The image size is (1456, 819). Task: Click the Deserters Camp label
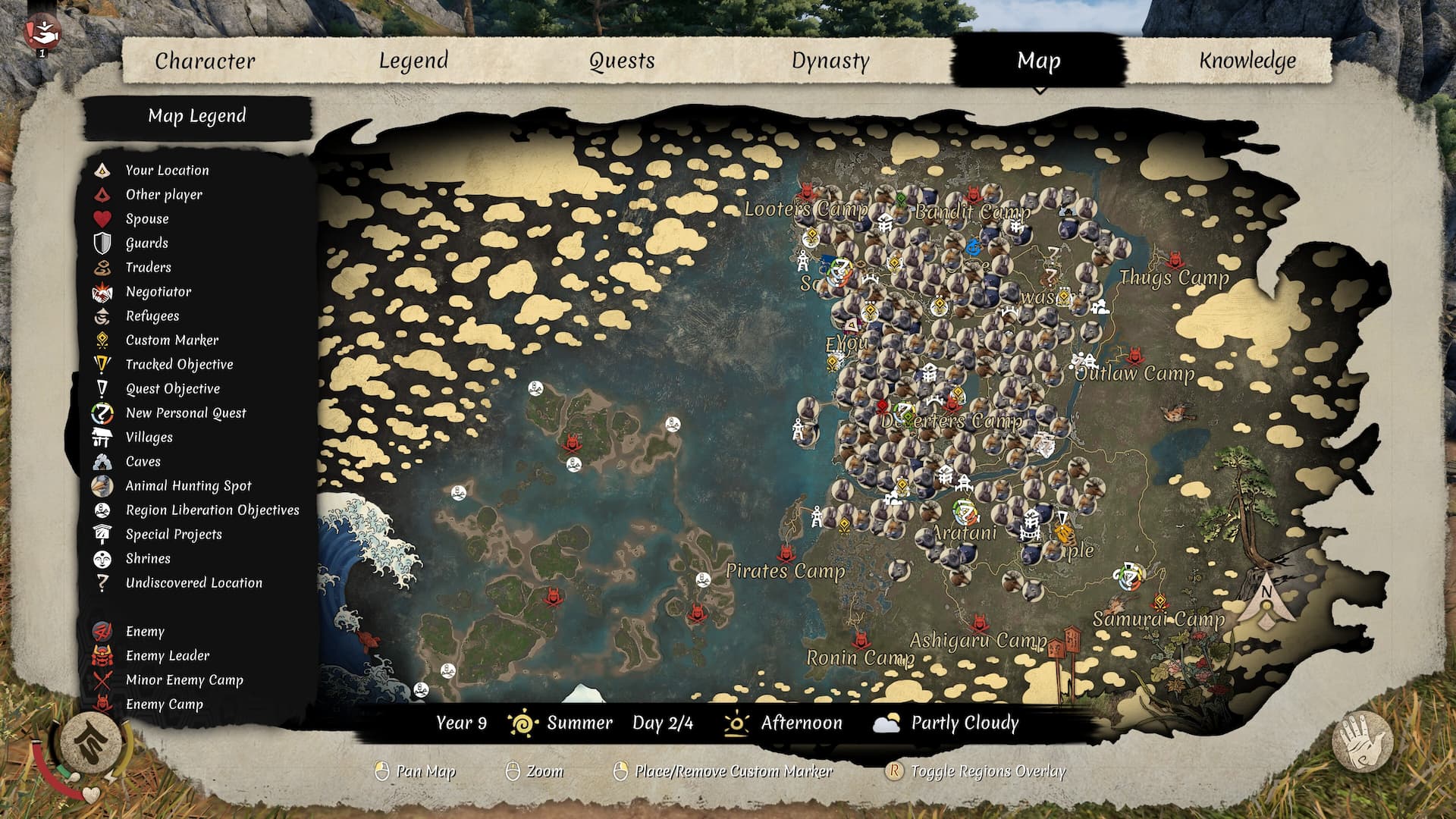coord(952,421)
